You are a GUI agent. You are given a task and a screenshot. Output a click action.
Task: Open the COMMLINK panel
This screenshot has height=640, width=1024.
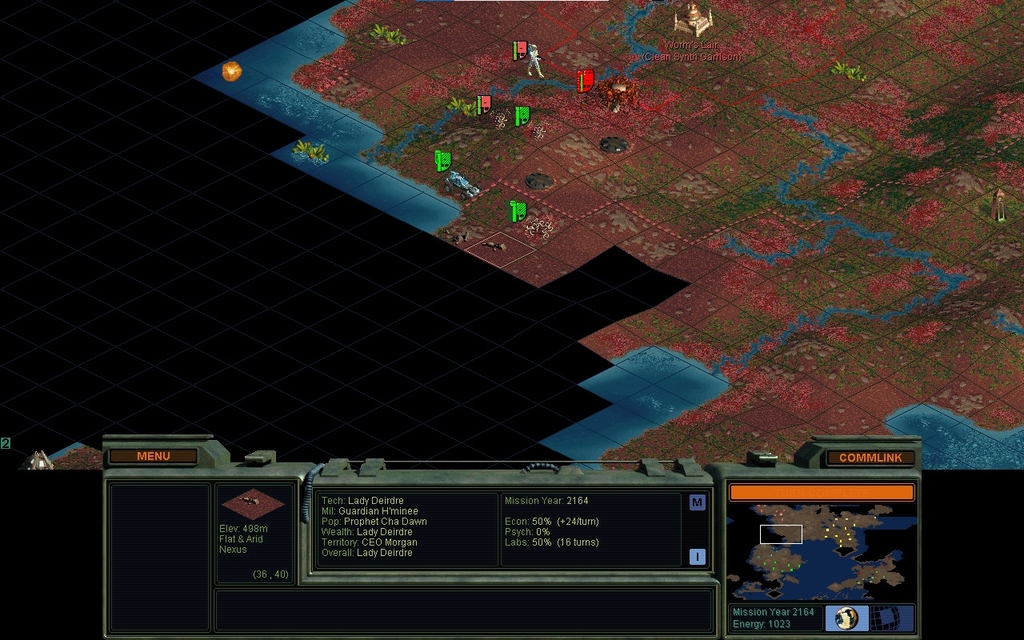869,458
